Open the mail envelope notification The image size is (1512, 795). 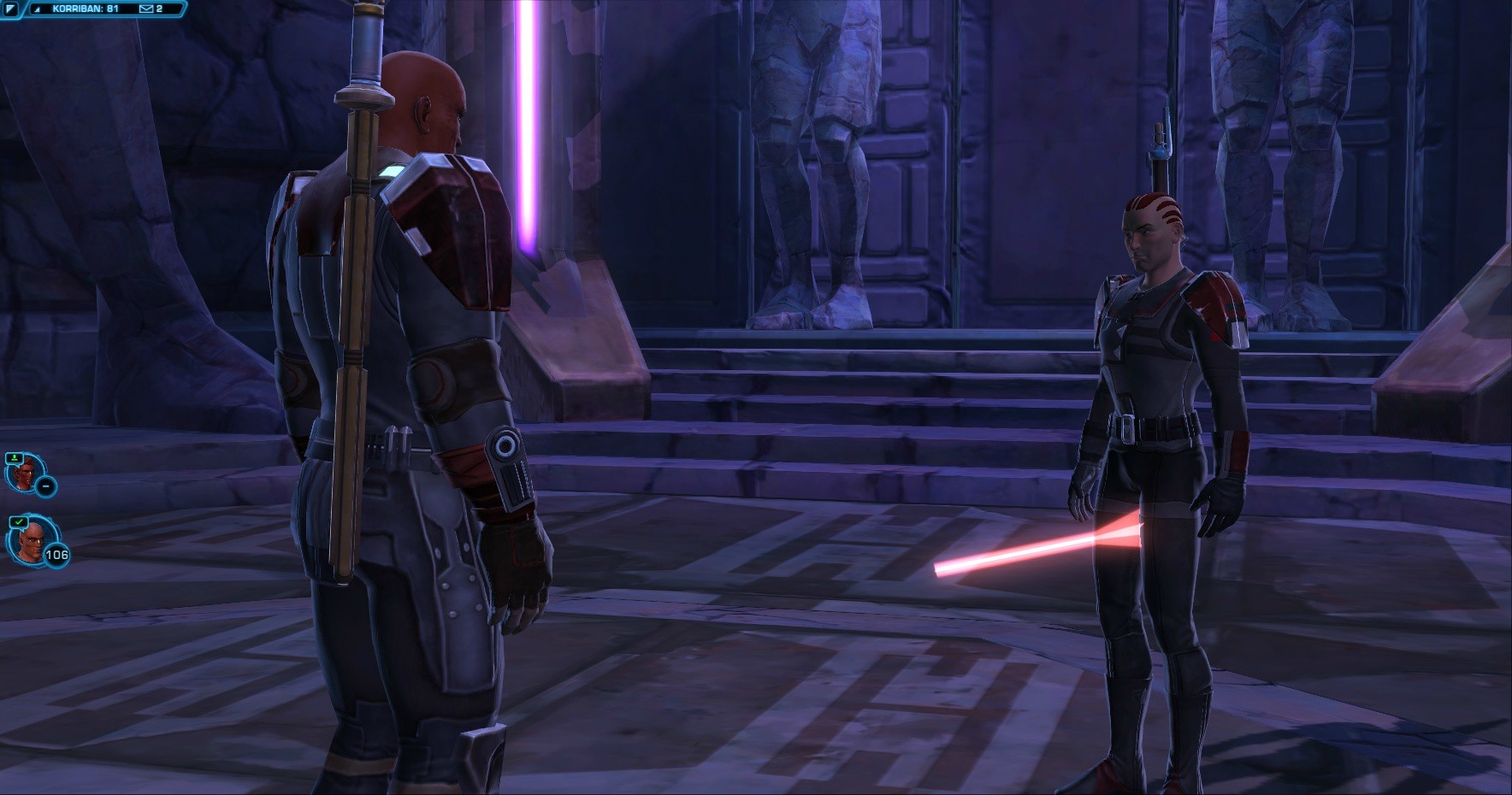(145, 9)
